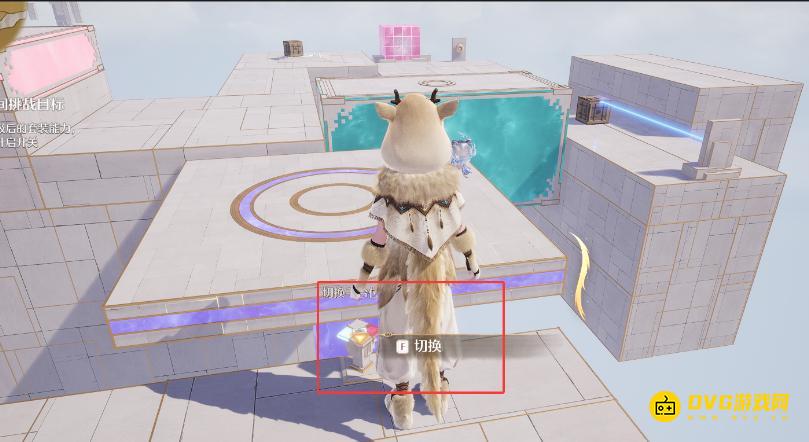Image resolution: width=809 pixels, height=442 pixels.
Task: Choose the 切换 interaction option
Action: coord(420,346)
